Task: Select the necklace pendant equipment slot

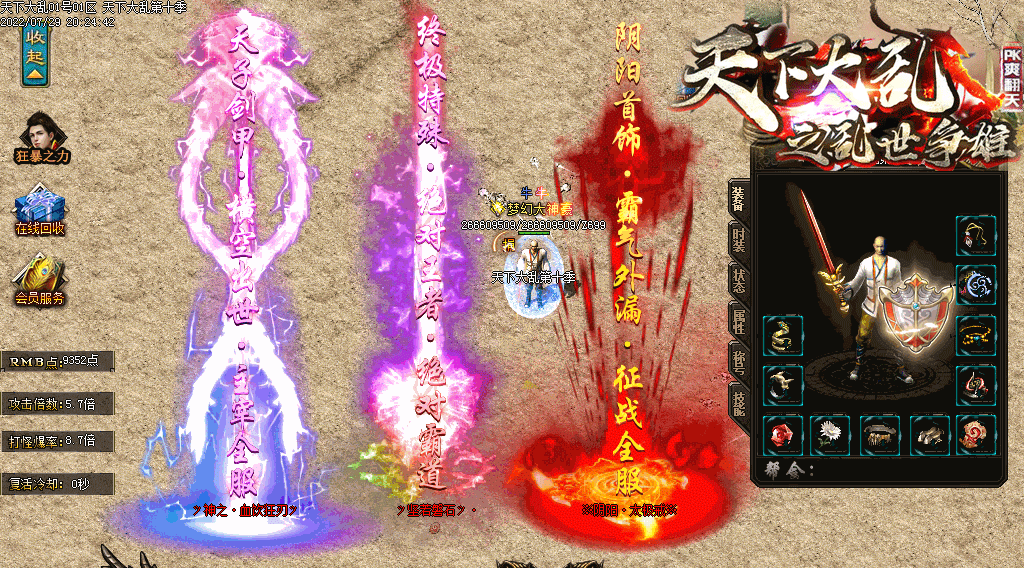Action: (975, 236)
